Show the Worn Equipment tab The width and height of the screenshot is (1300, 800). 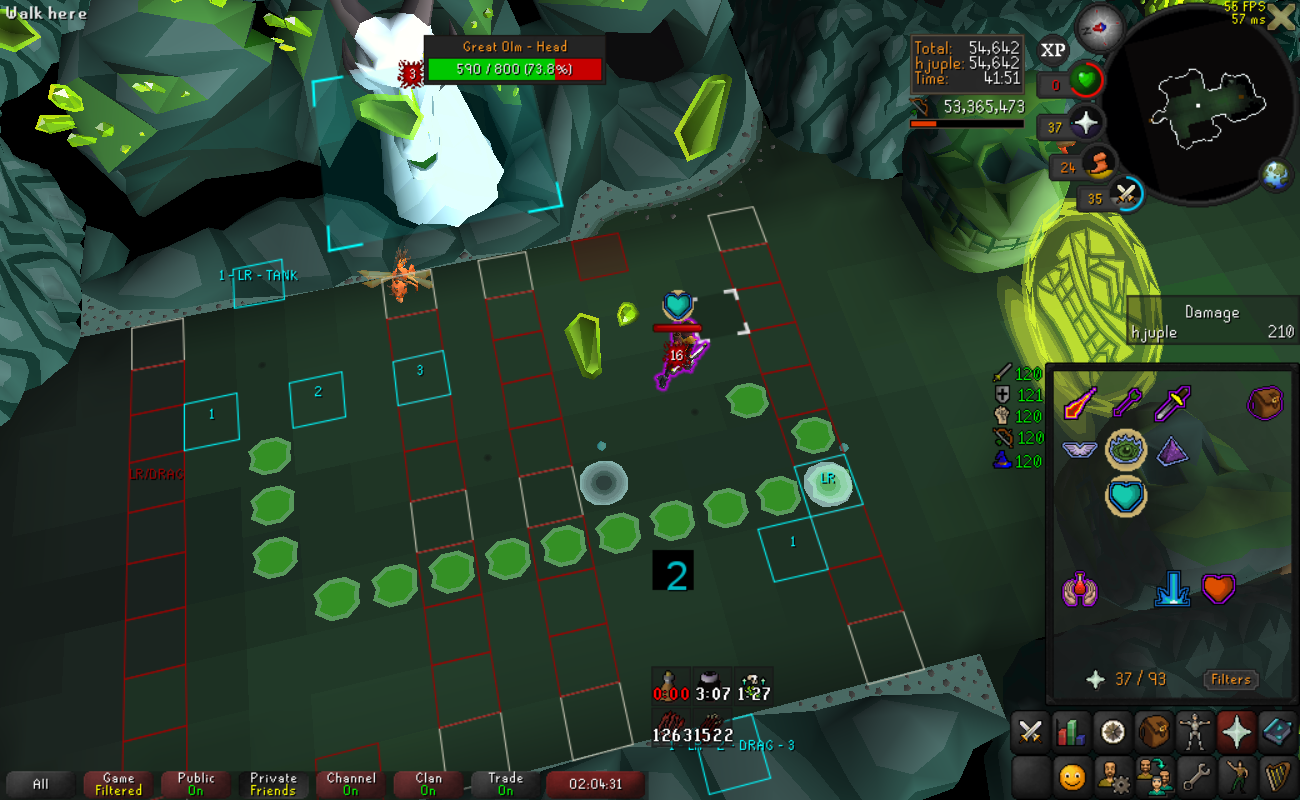click(1196, 732)
